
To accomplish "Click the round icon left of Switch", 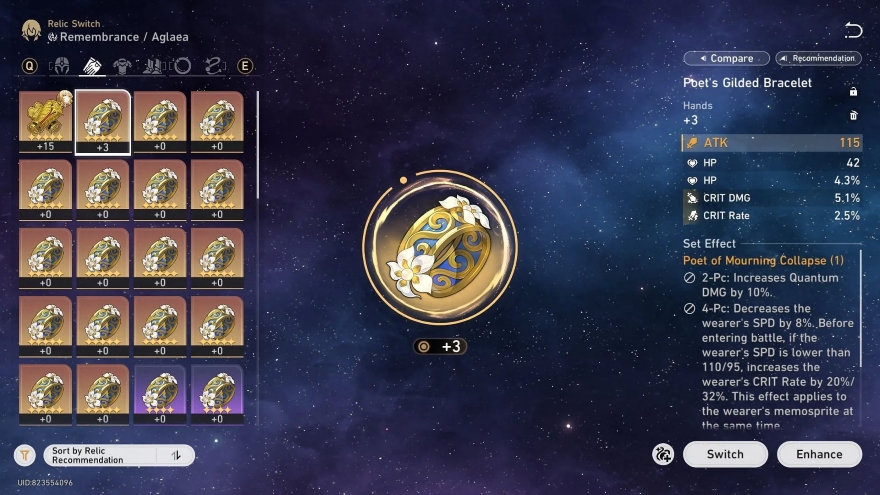I will (662, 454).
